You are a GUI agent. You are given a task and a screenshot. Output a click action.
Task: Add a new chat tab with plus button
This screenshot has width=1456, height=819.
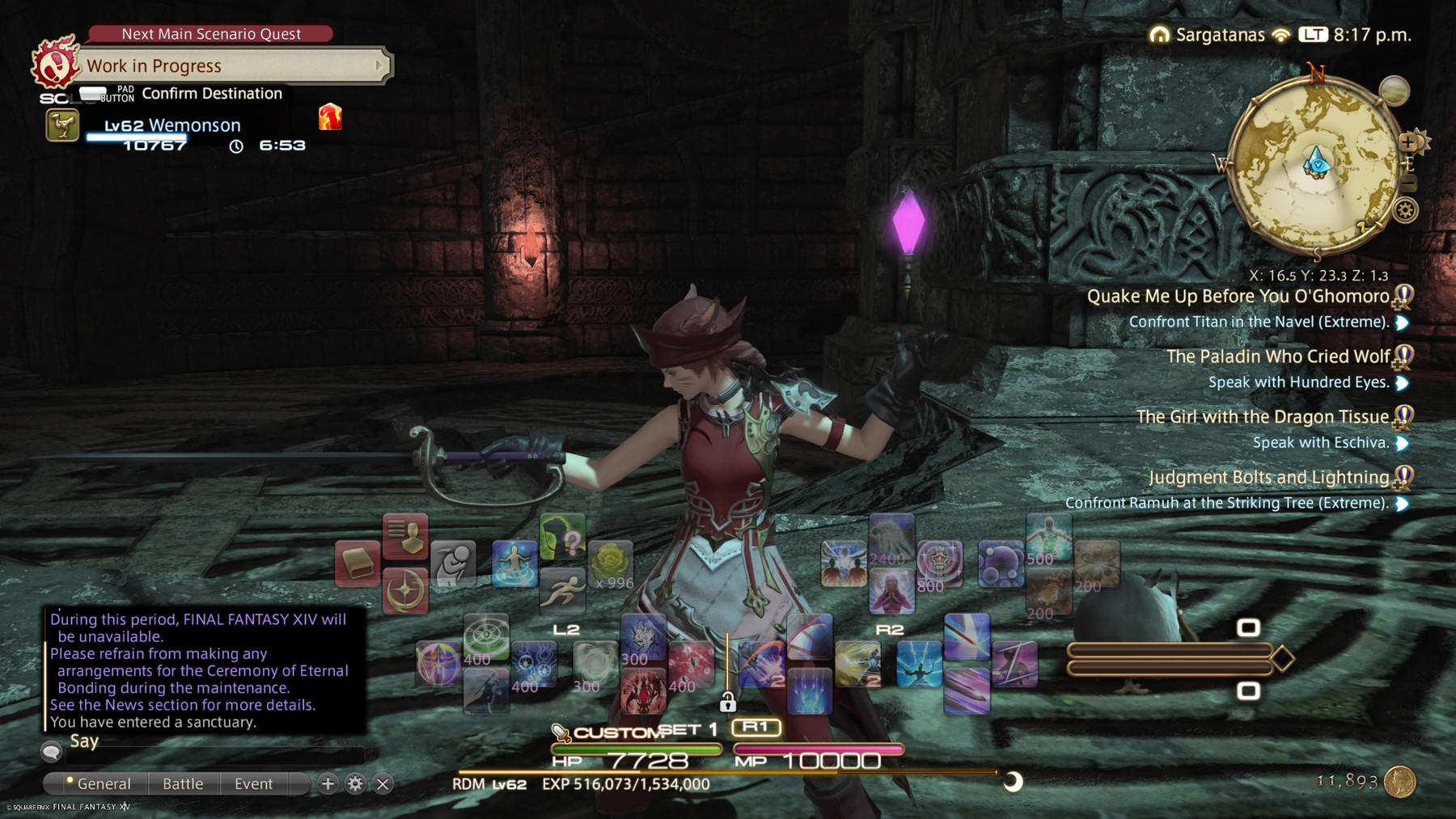[328, 783]
